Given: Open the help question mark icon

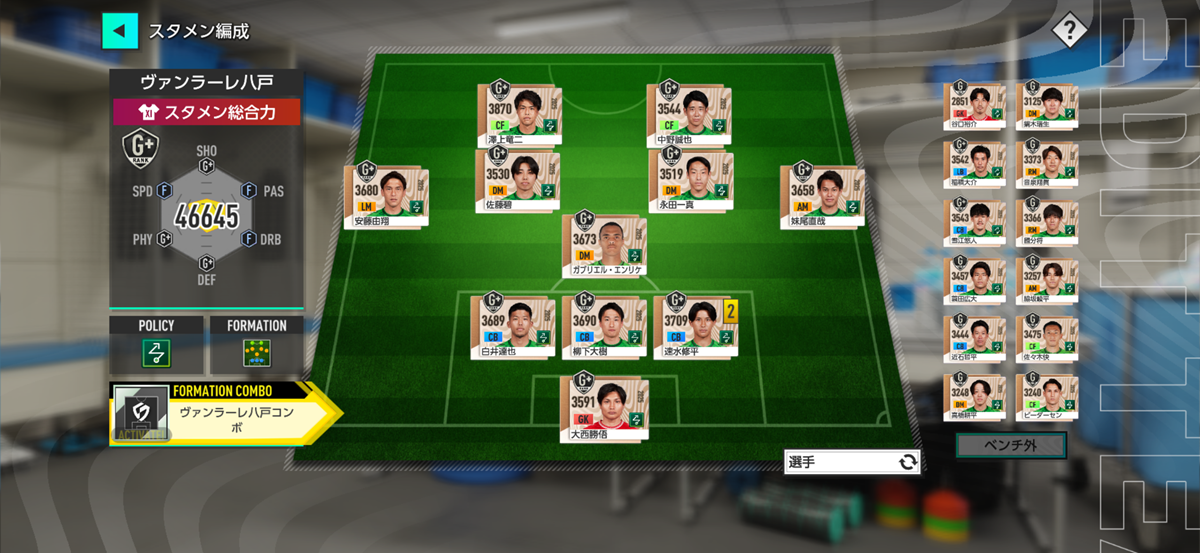Looking at the screenshot, I should [x=1069, y=30].
